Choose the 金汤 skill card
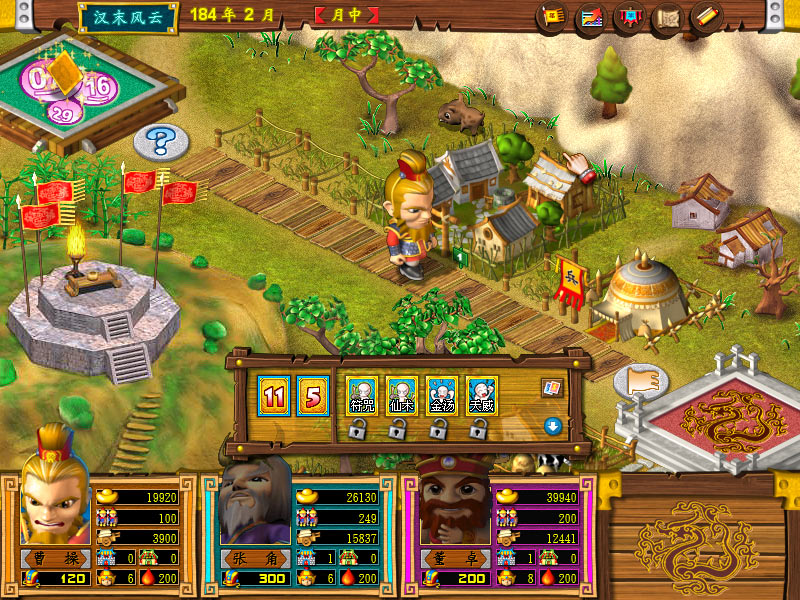Screen dimensions: 800x600 tap(441, 394)
